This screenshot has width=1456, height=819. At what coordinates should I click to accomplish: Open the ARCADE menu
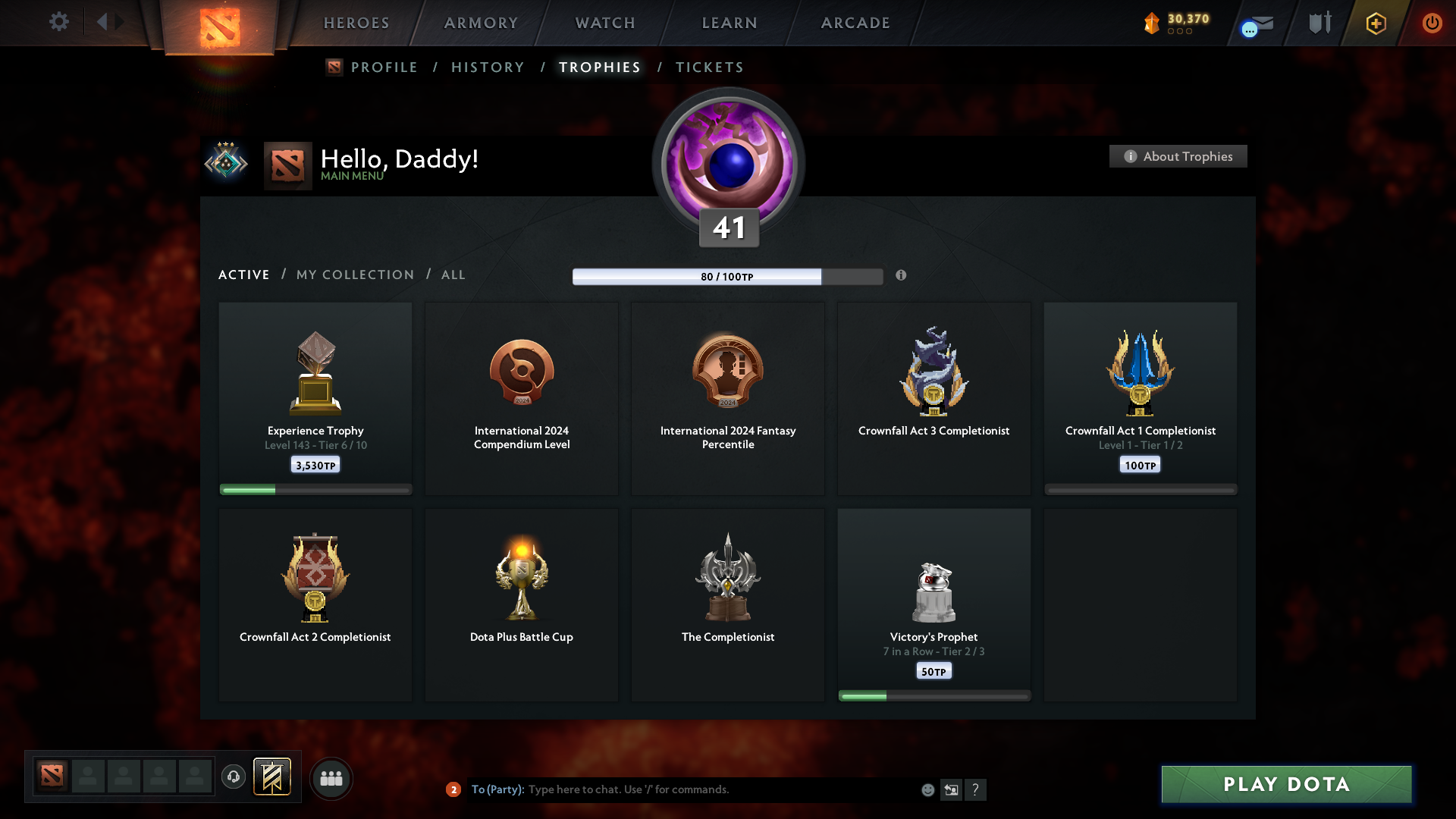(855, 23)
